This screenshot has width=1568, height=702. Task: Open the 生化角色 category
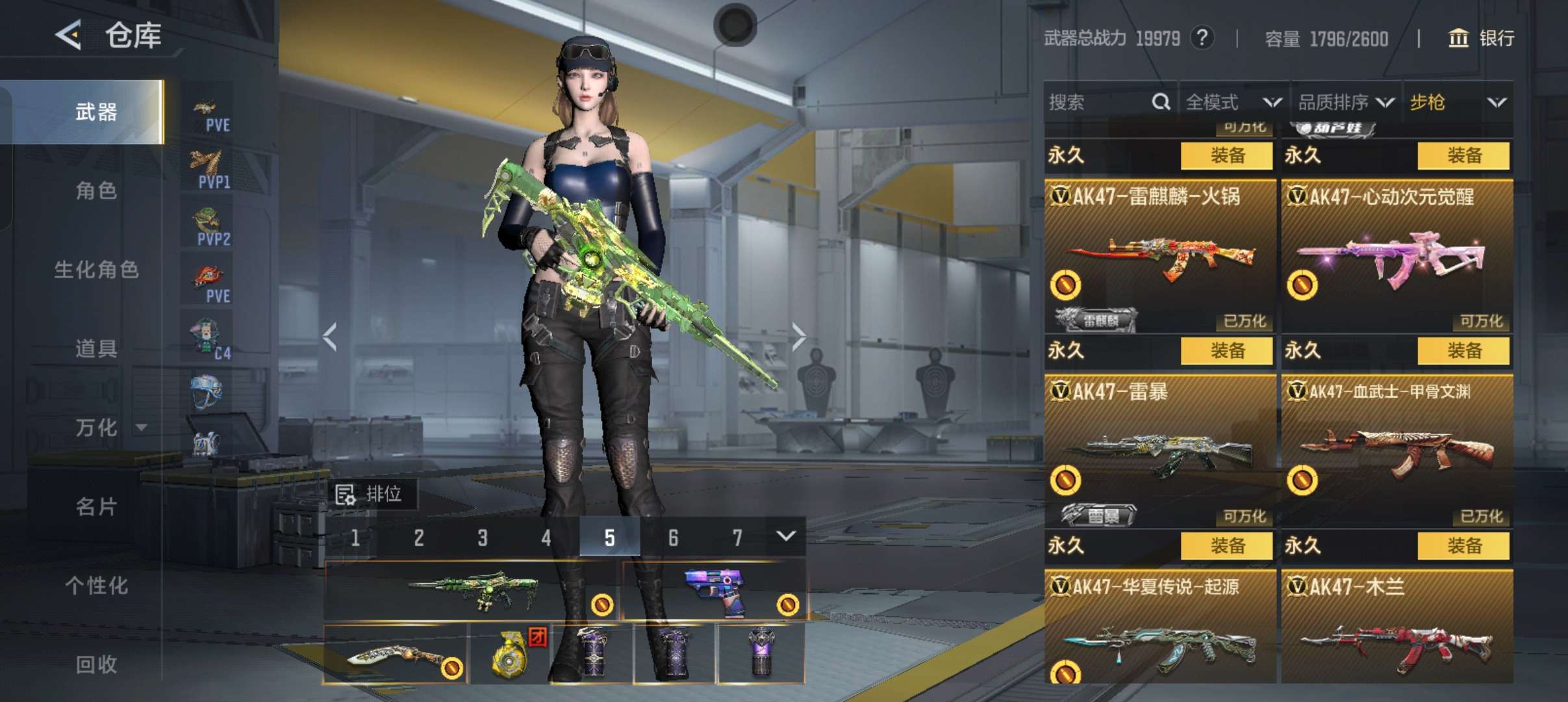96,269
